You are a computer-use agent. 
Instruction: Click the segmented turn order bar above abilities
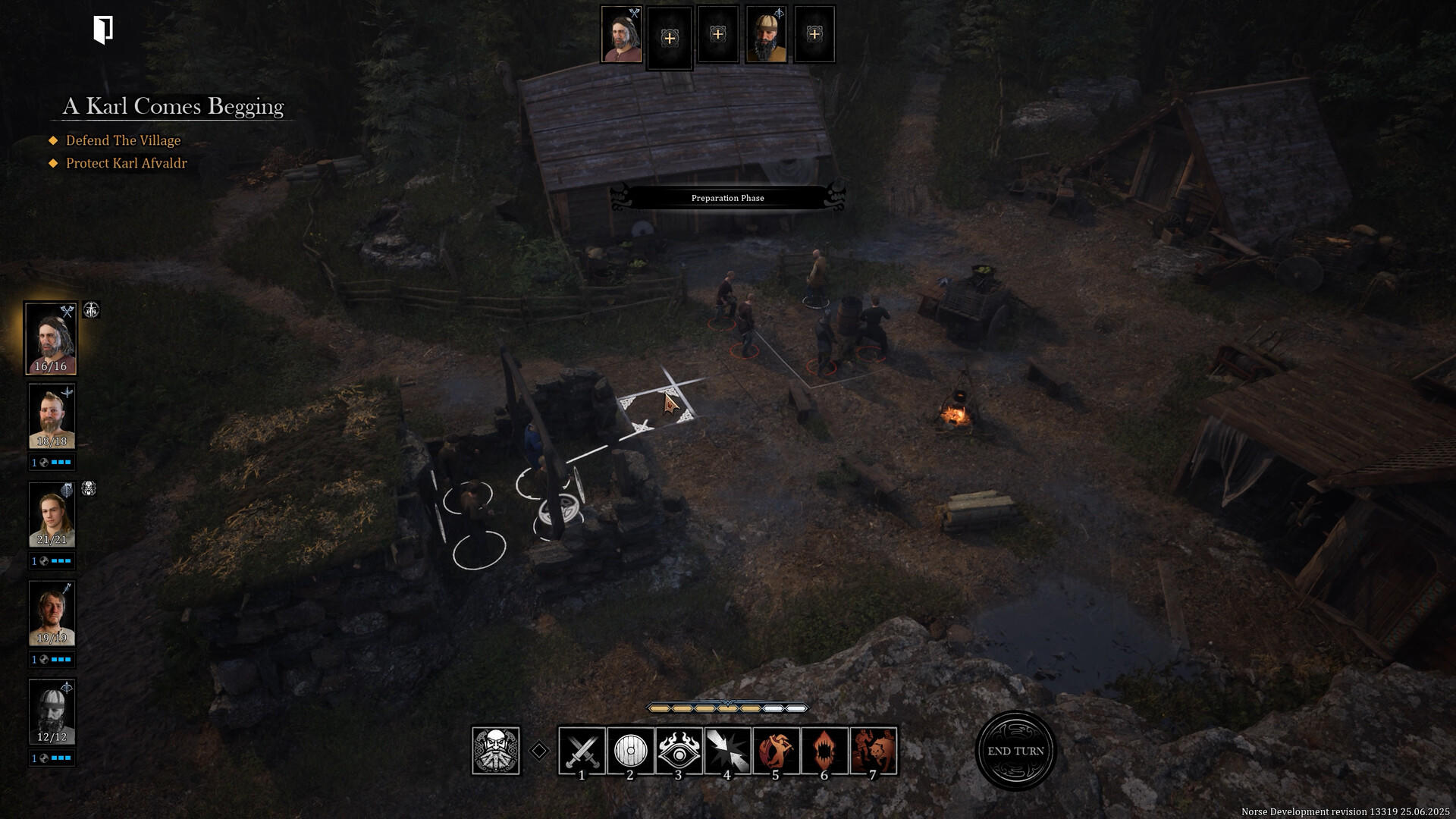(x=726, y=707)
